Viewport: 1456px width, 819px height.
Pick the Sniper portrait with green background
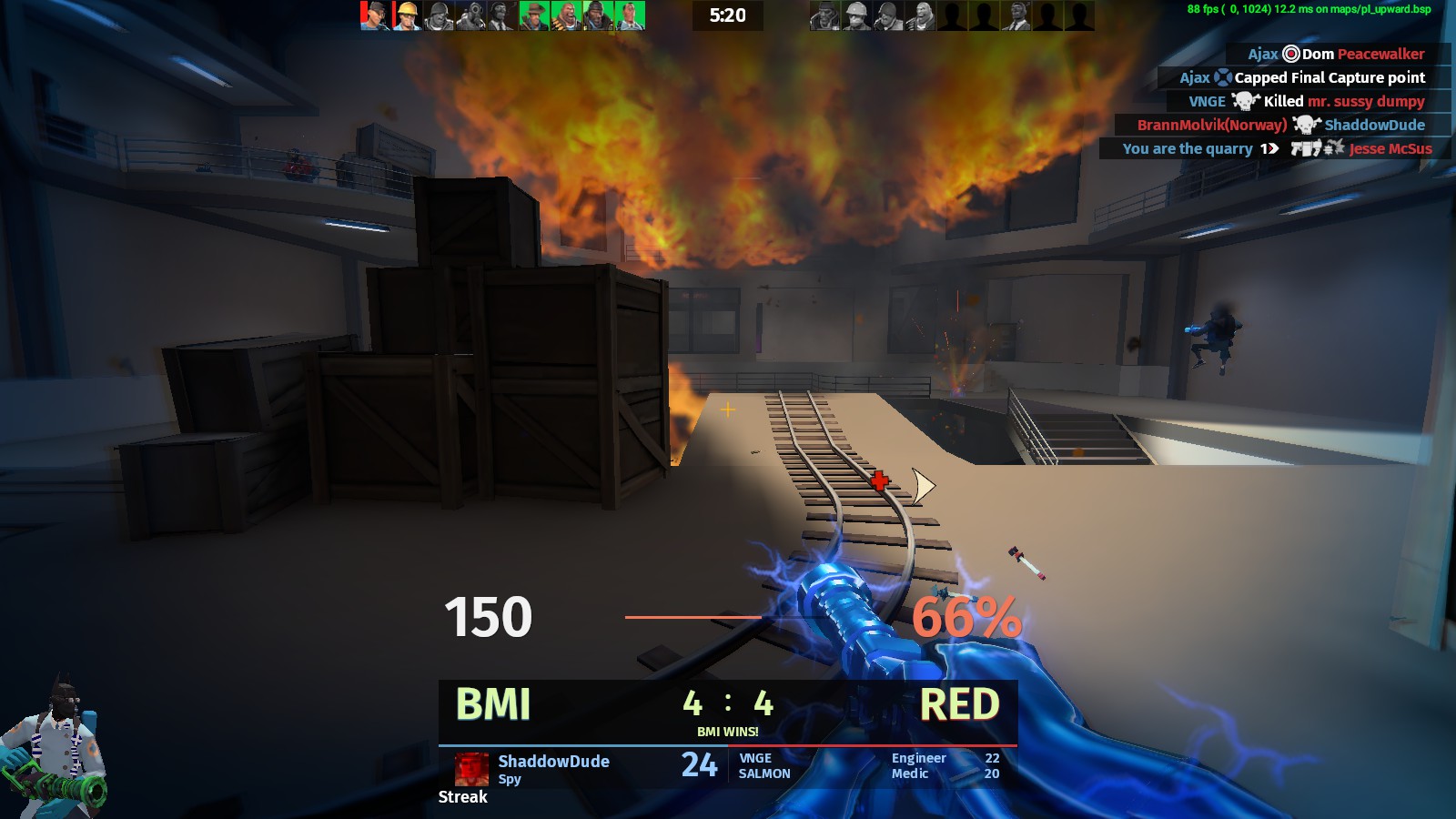[534, 15]
